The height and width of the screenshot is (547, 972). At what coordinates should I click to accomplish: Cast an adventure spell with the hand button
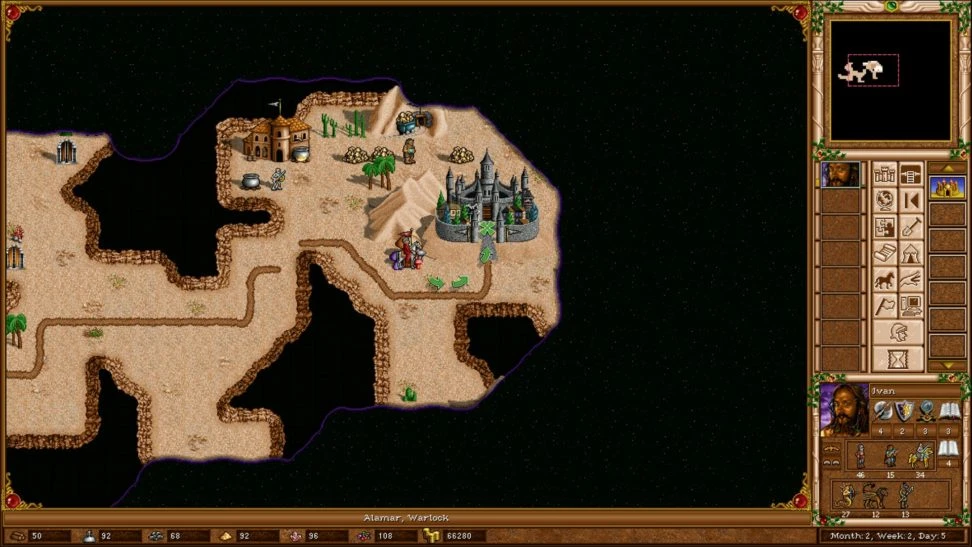coord(910,279)
